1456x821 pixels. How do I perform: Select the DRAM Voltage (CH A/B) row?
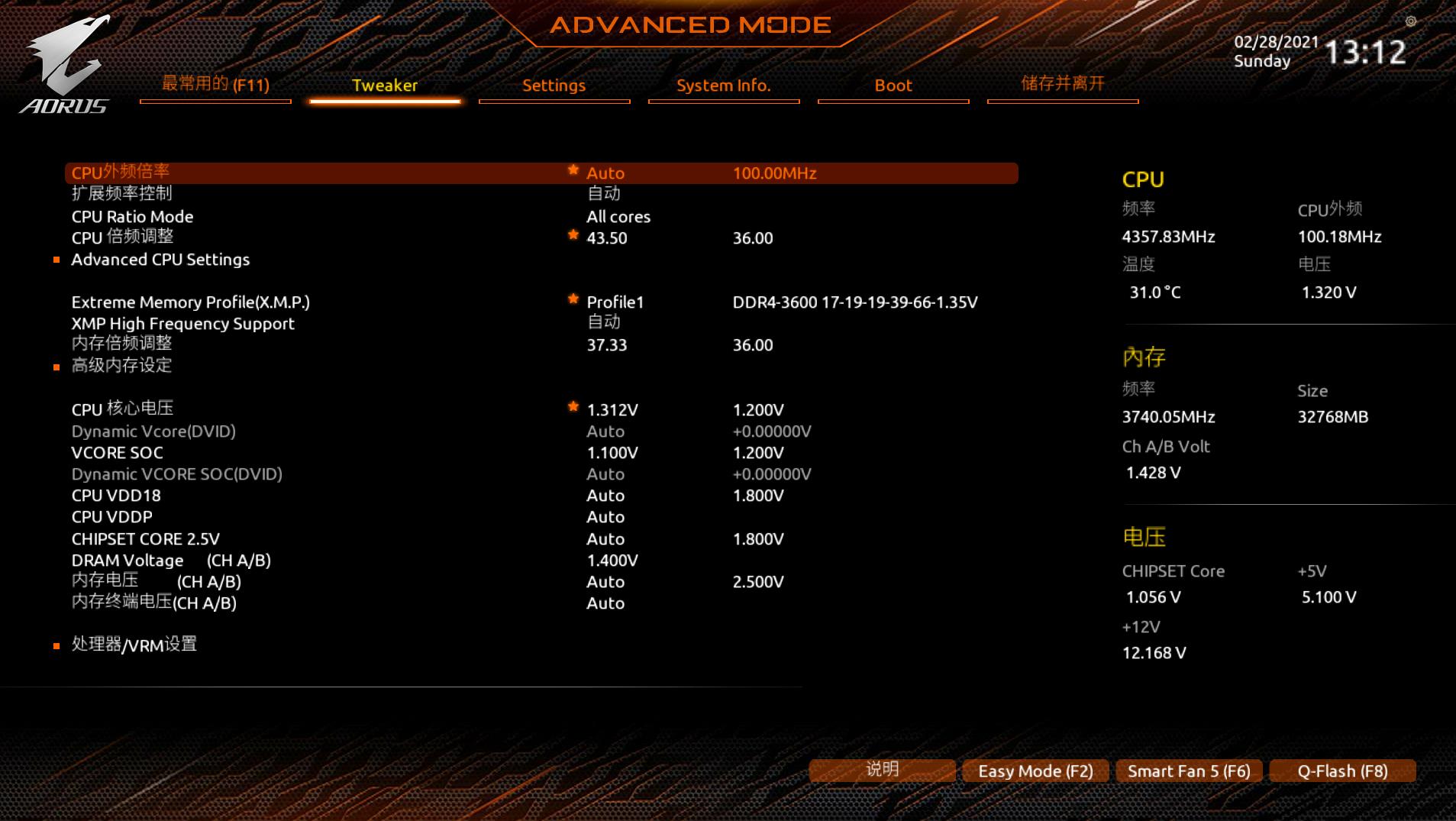[171, 561]
